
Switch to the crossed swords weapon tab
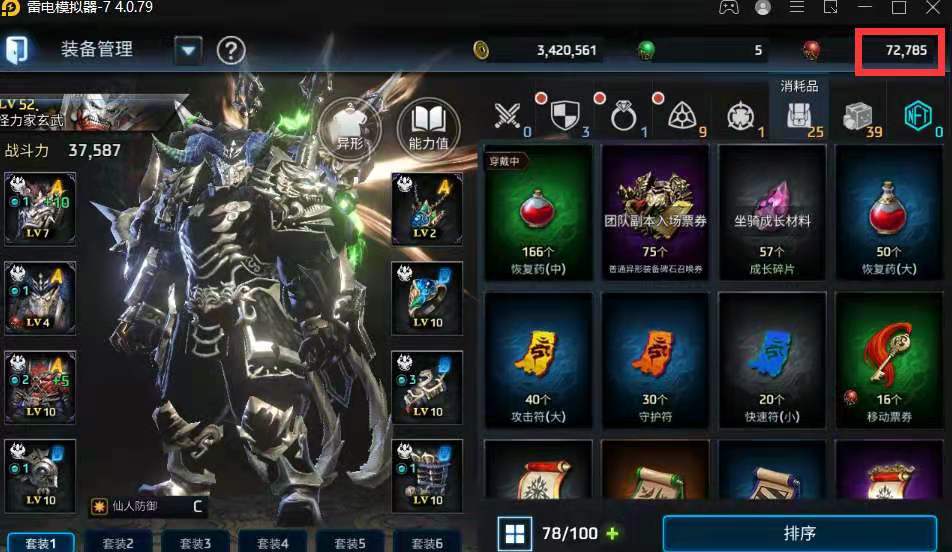tap(511, 115)
